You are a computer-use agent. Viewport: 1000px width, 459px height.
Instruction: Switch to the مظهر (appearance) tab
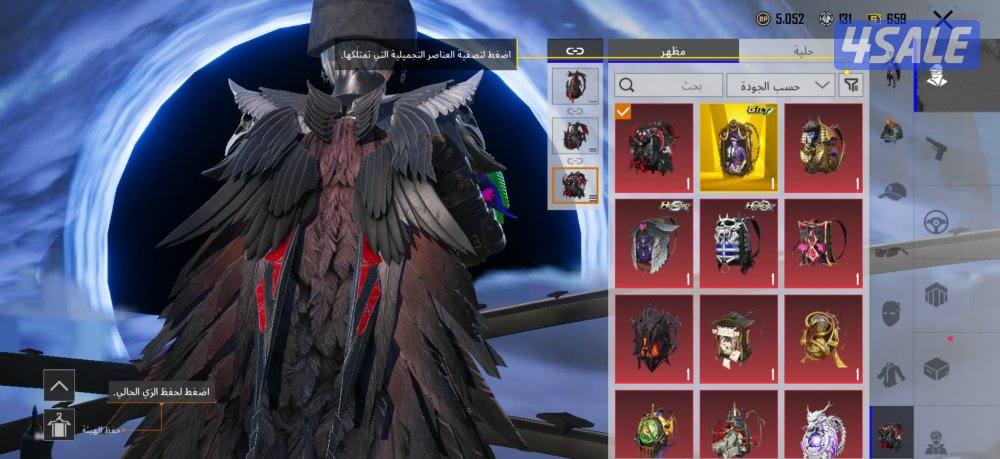pyautogui.click(x=672, y=51)
